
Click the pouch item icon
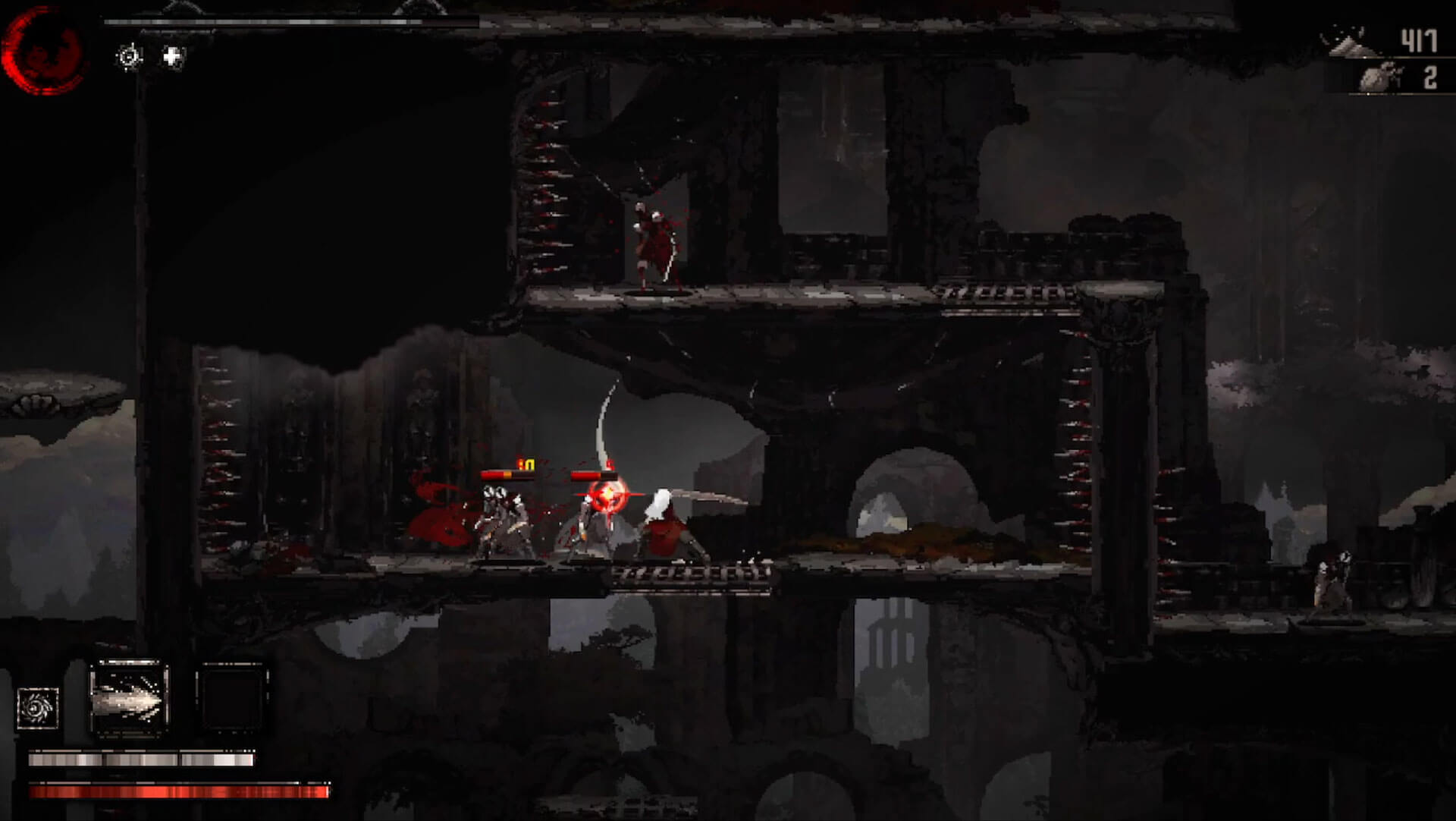[x=1380, y=78]
